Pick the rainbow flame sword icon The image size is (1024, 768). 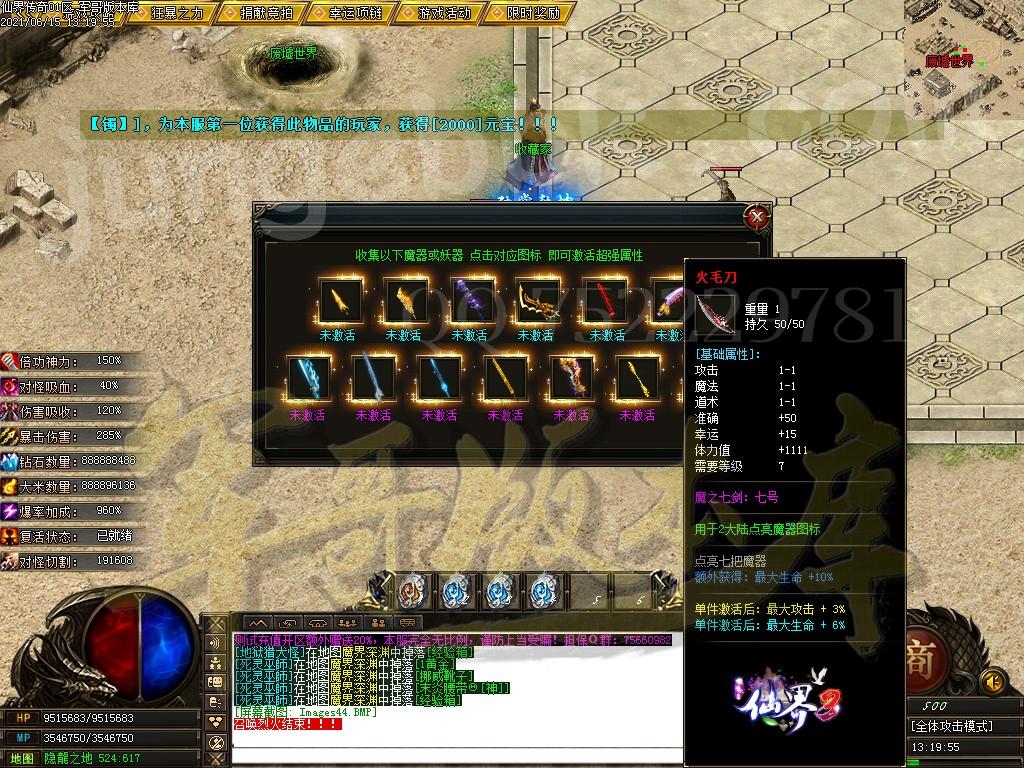(571, 380)
